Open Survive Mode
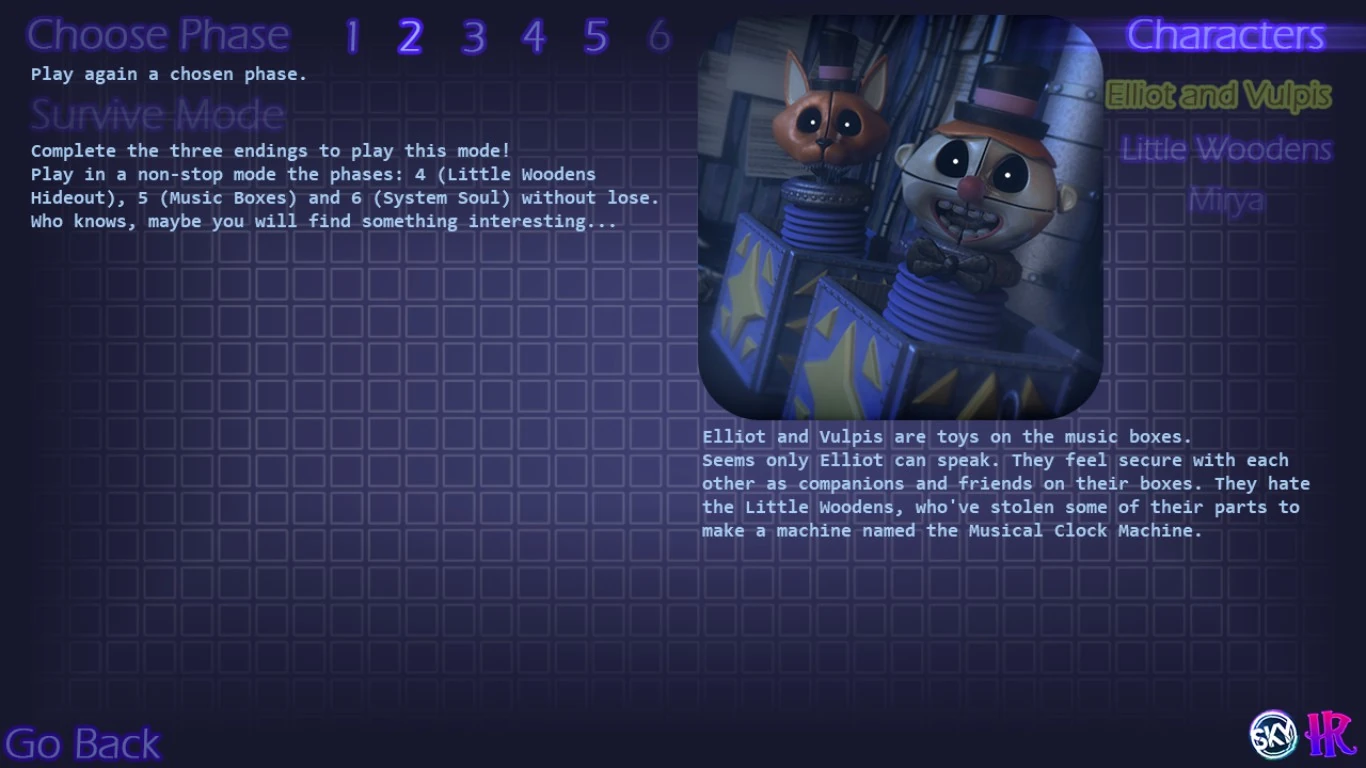This screenshot has width=1366, height=768. point(156,114)
